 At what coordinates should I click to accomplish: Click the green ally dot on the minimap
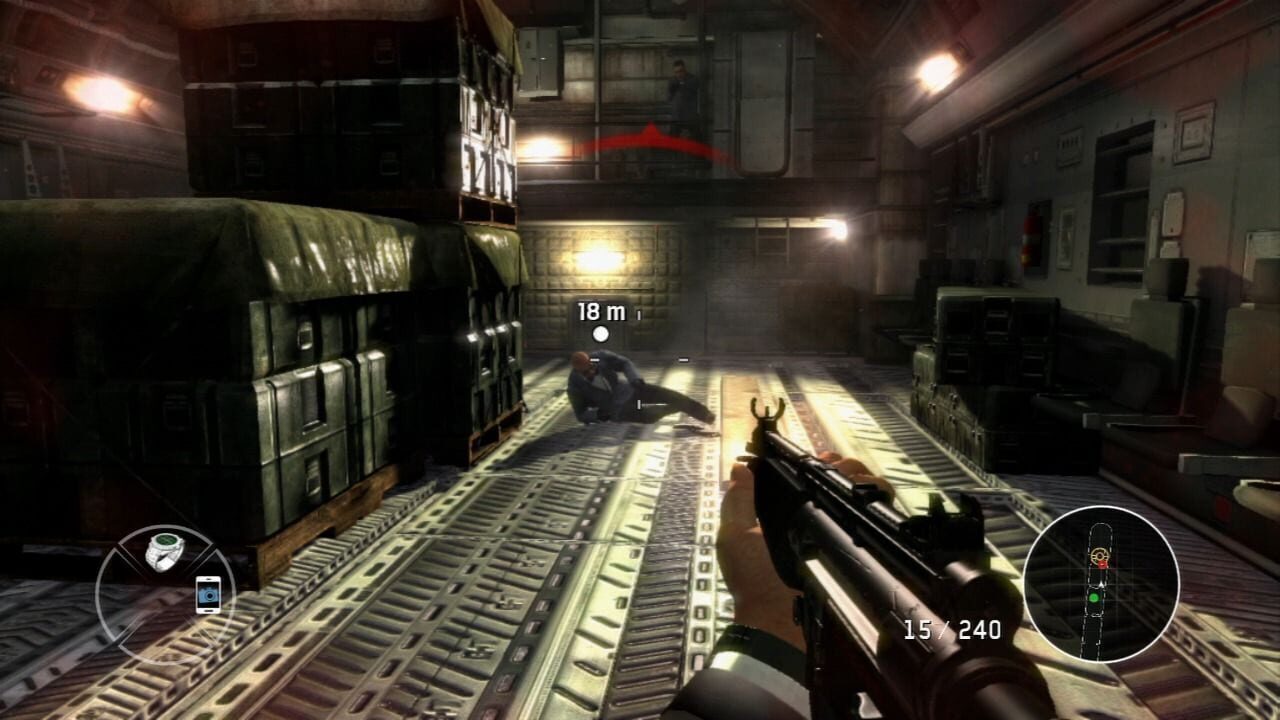(x=1094, y=597)
